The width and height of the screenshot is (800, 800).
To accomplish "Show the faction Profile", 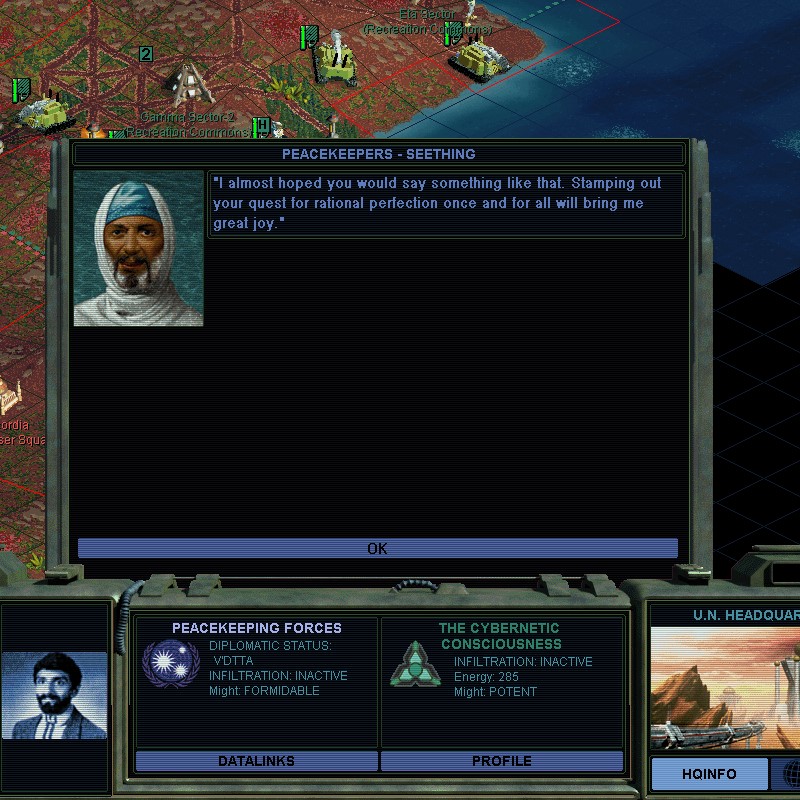I will (501, 761).
